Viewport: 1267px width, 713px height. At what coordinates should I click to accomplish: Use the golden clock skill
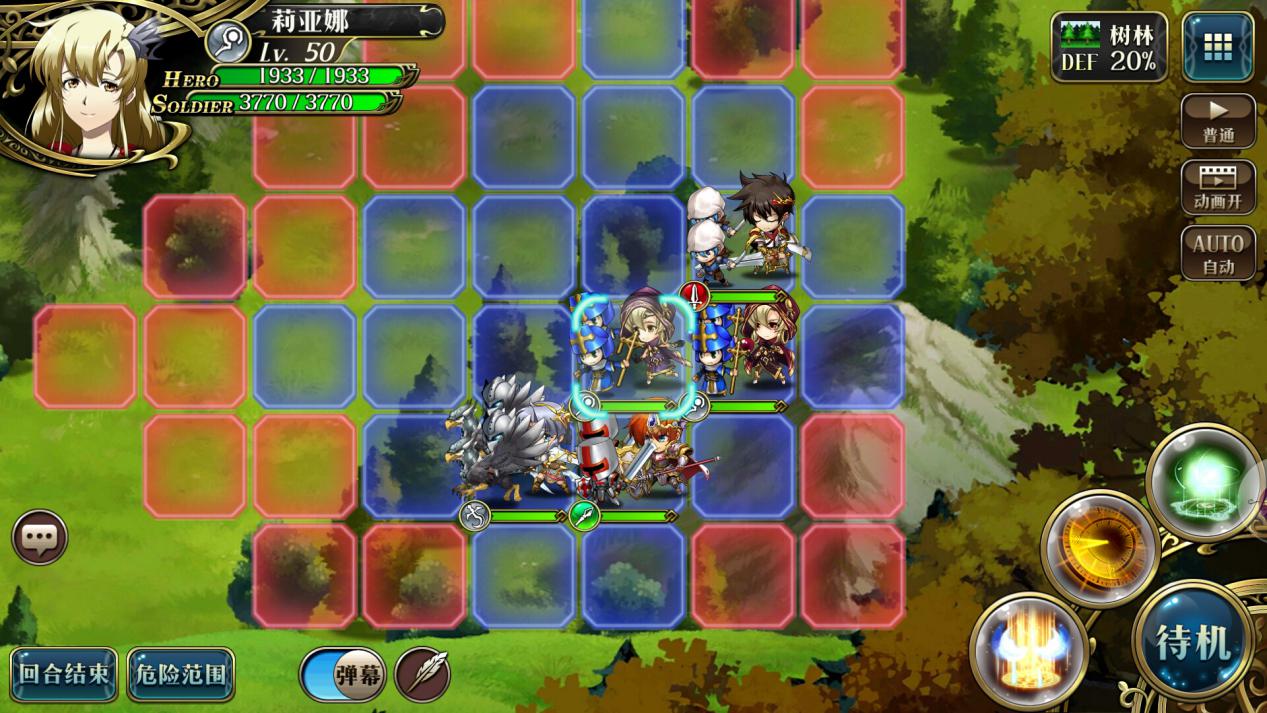click(1100, 546)
